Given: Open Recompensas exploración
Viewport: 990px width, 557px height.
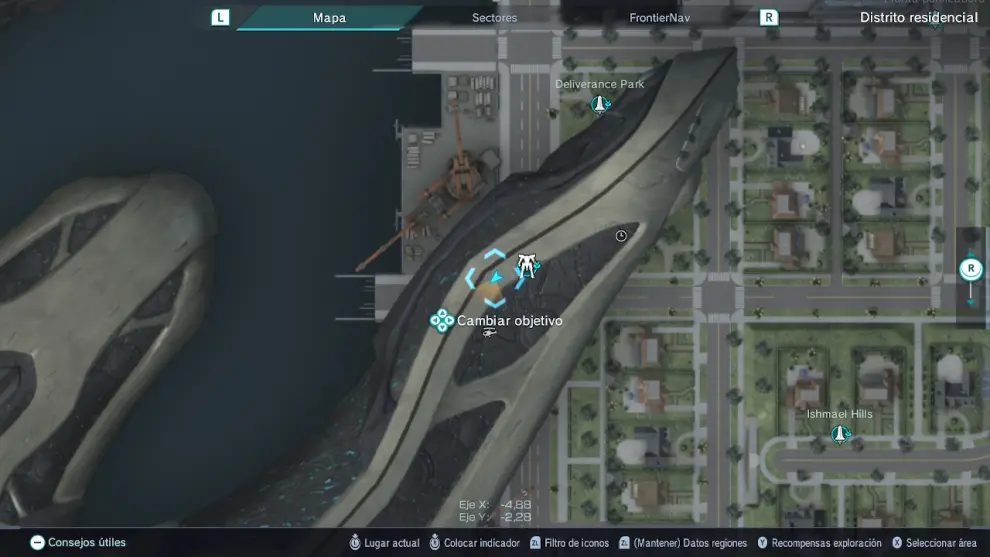Looking at the screenshot, I should (818, 543).
